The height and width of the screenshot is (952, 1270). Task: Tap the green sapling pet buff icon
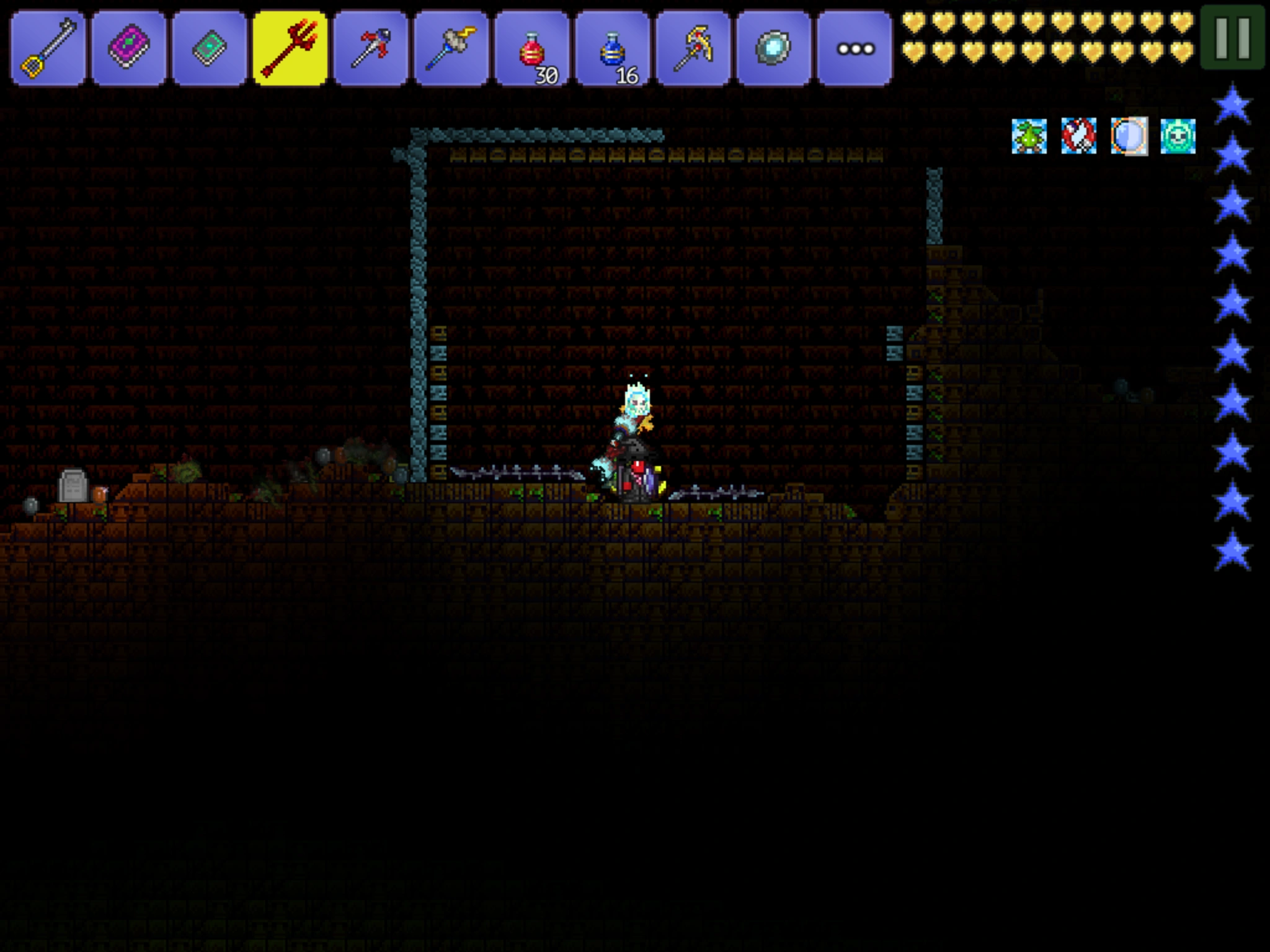click(1029, 136)
